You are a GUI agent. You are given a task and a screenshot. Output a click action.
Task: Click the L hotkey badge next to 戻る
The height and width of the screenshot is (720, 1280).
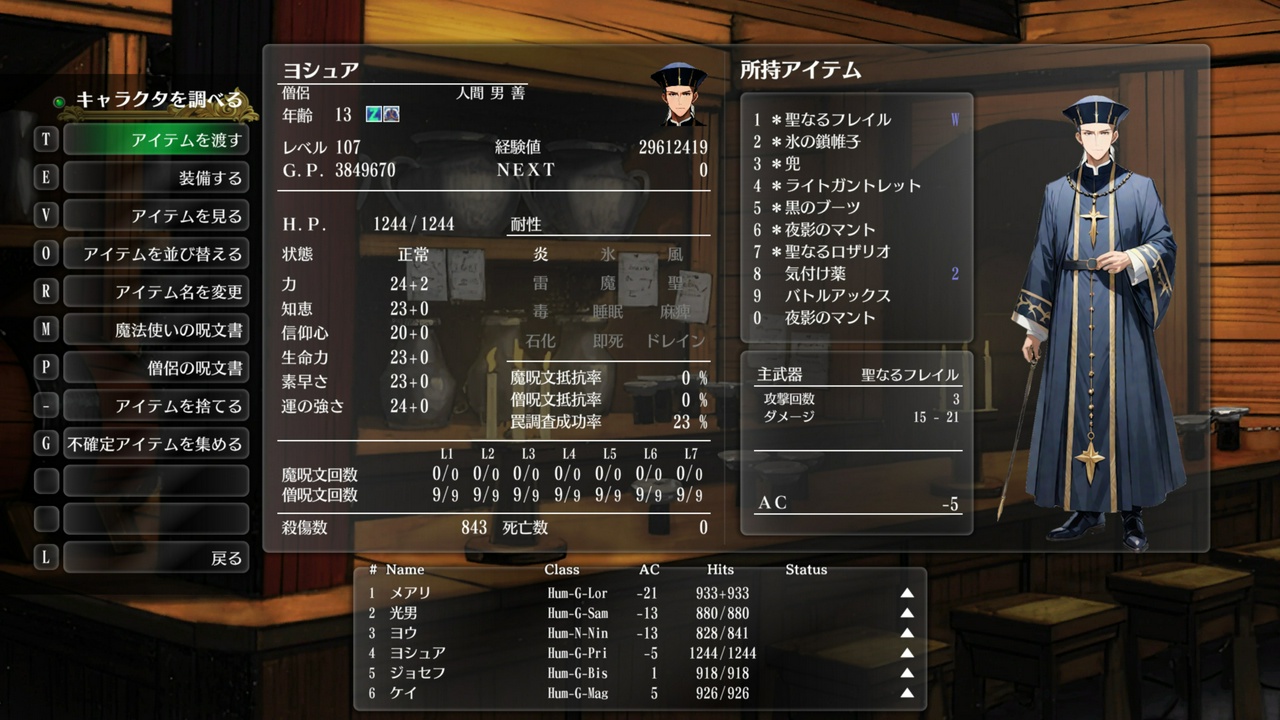44,557
